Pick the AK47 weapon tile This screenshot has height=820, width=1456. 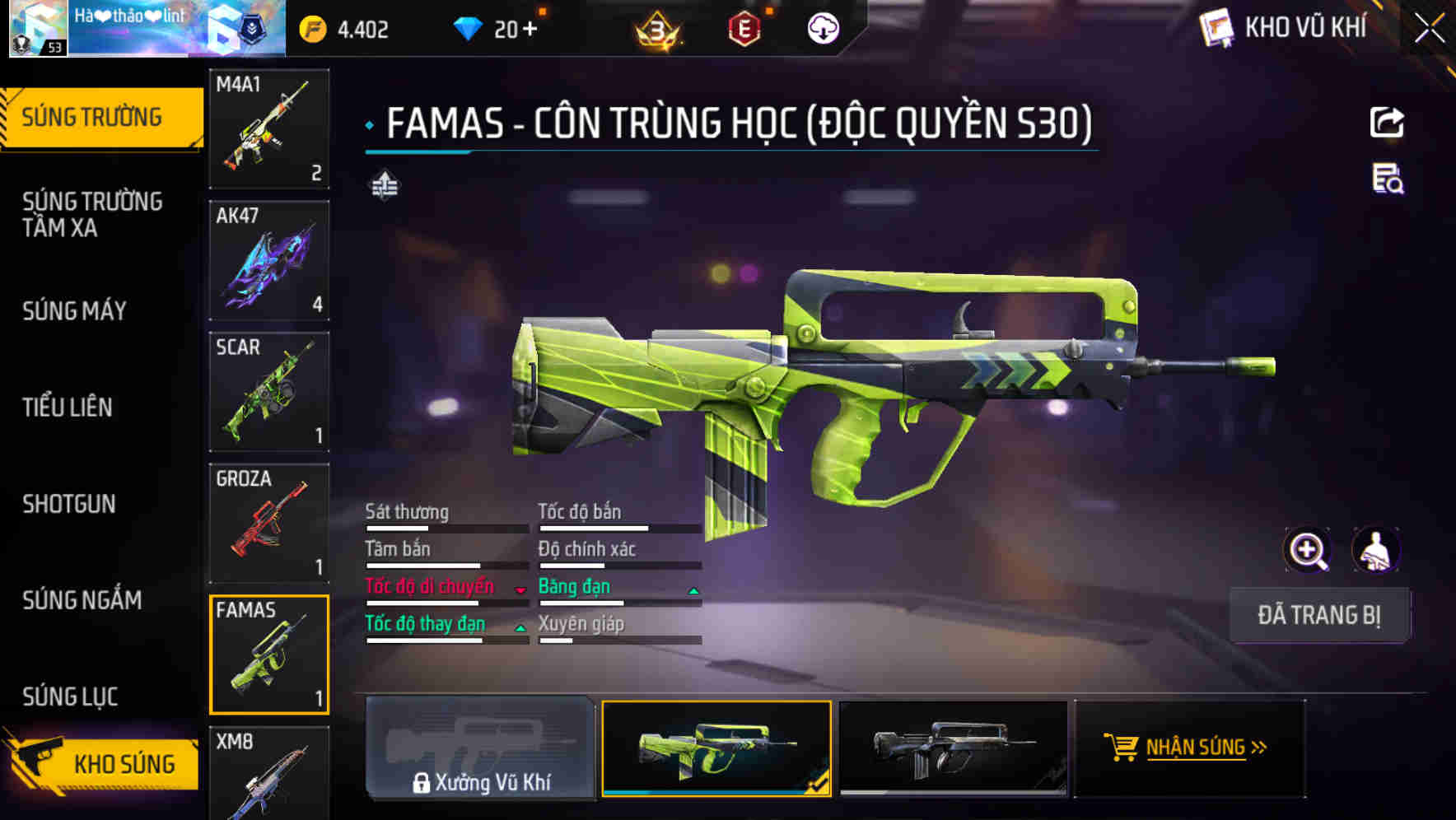(x=269, y=260)
